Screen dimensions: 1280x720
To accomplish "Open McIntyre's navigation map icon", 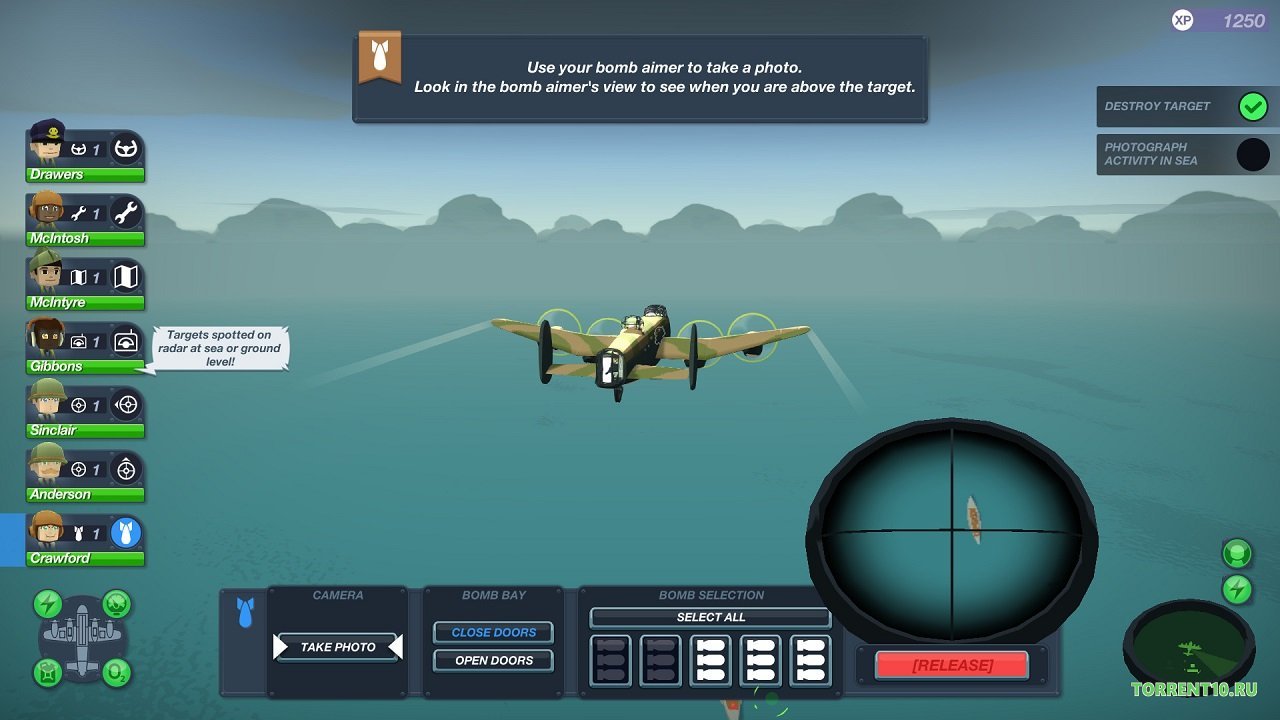I will (126, 275).
